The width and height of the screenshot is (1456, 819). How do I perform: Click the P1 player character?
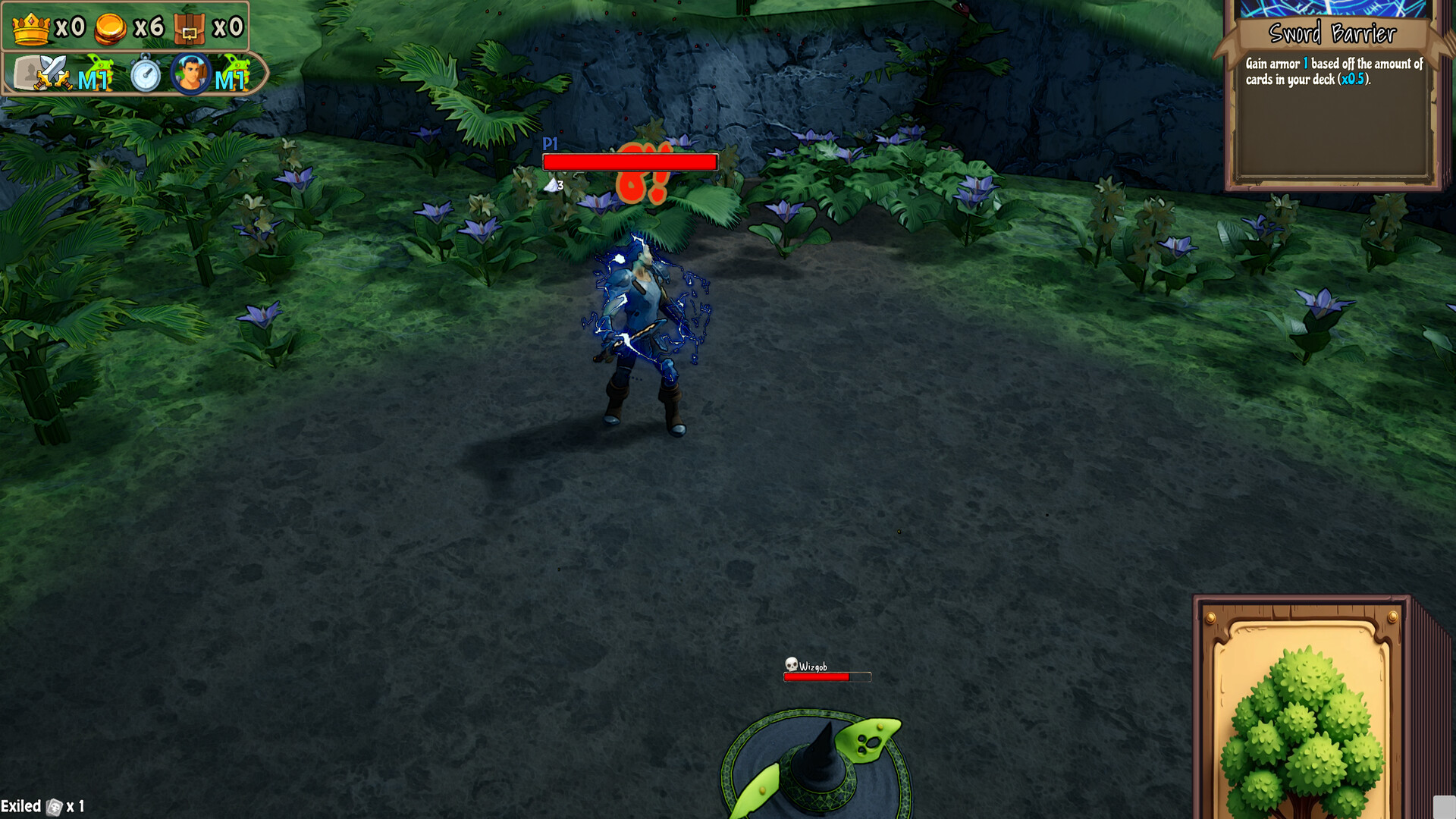[x=641, y=326]
